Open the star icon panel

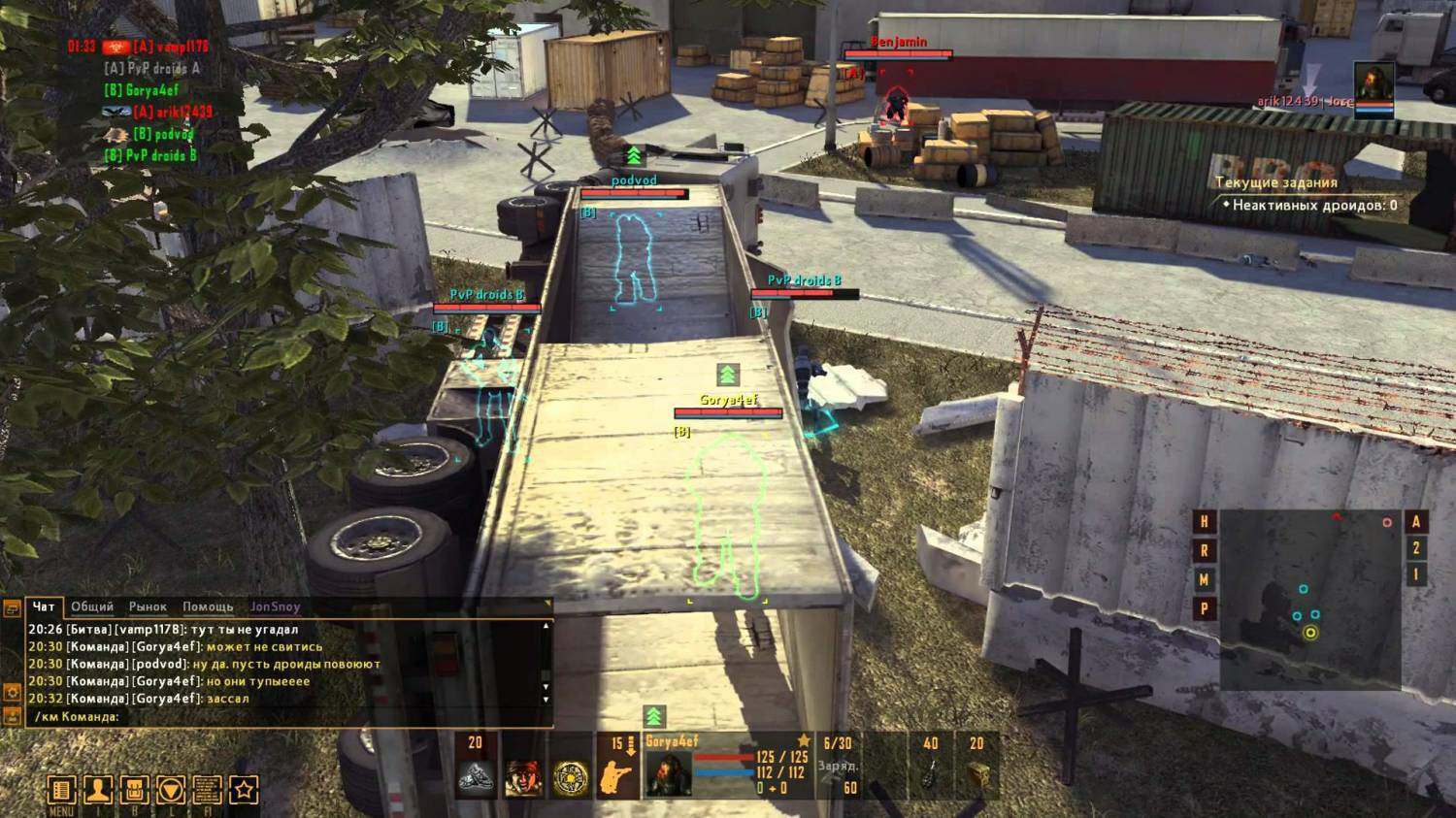[x=244, y=790]
